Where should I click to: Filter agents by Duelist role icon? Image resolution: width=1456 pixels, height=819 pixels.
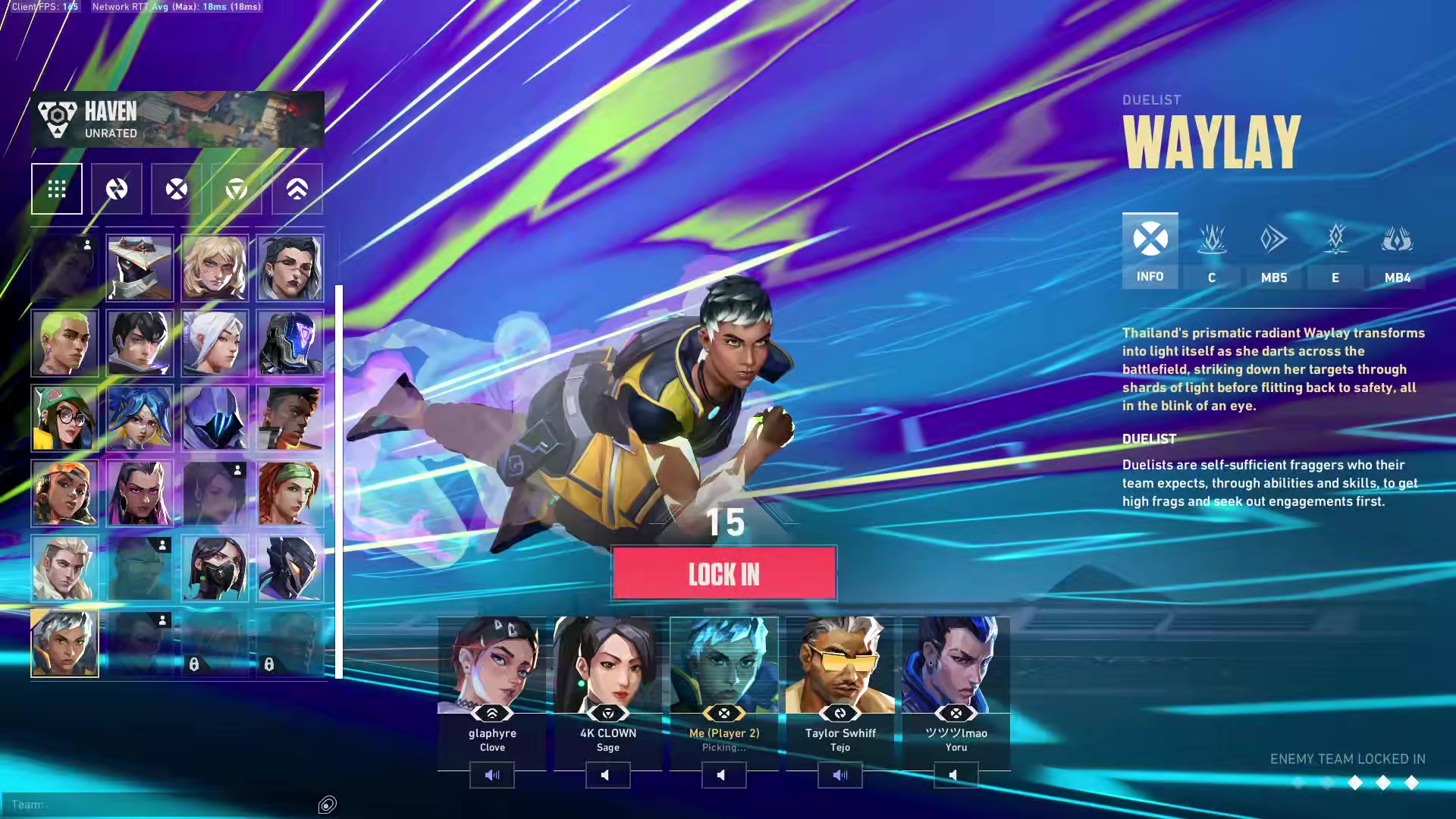pyautogui.click(x=177, y=189)
